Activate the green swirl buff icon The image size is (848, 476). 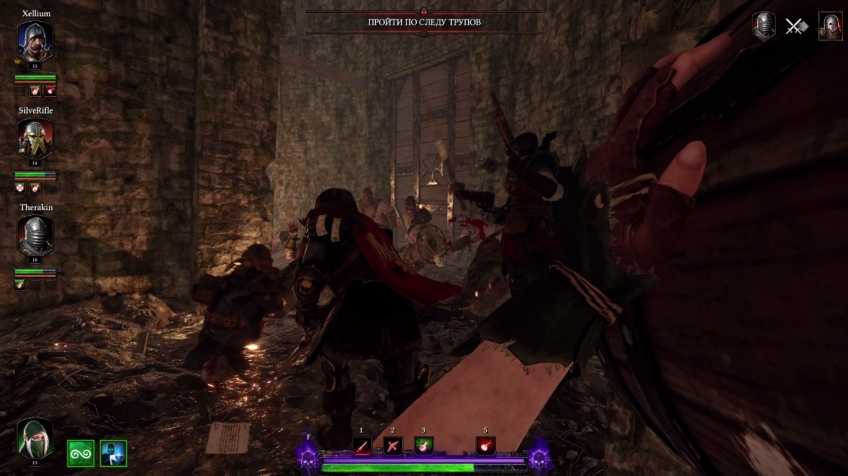(80, 453)
